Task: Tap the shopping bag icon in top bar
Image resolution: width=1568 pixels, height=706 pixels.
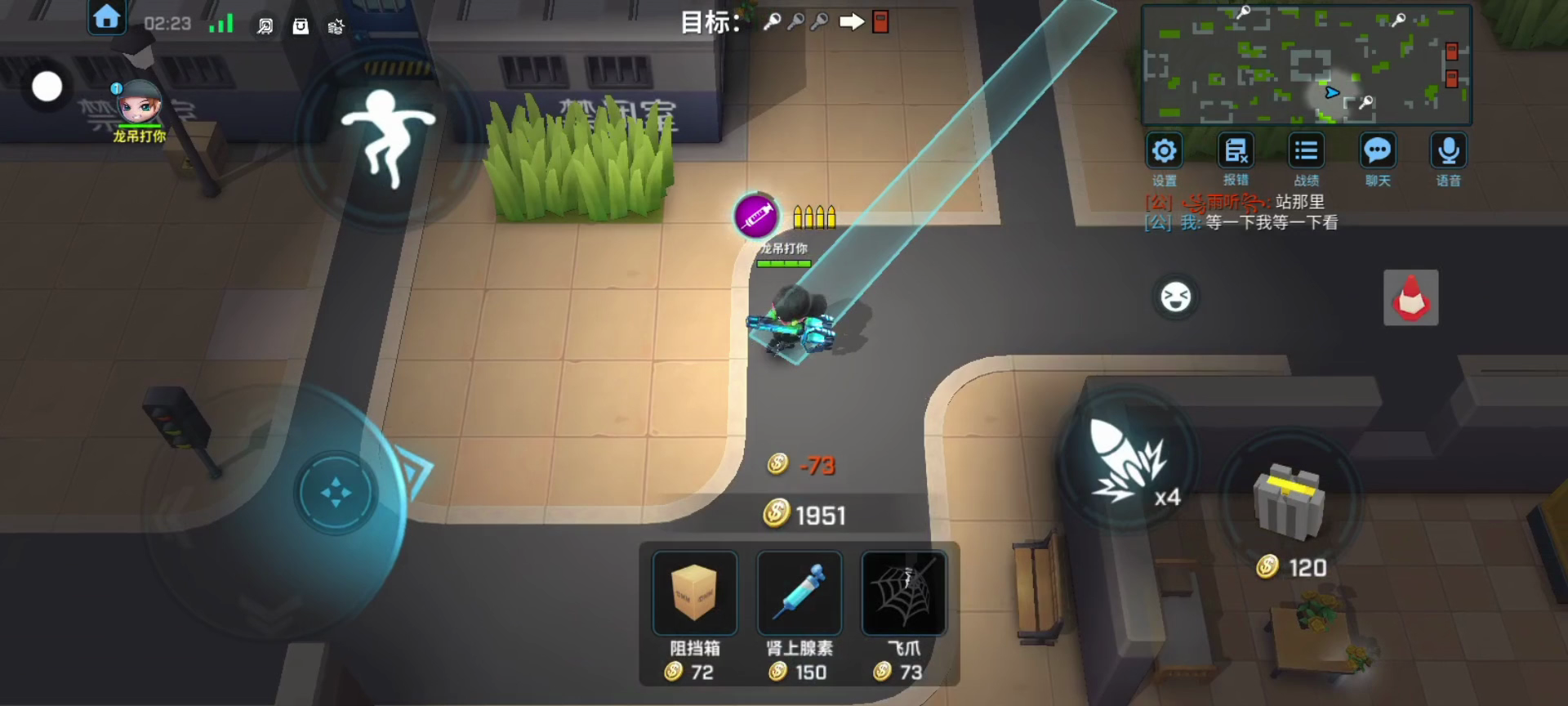Action: click(x=301, y=26)
